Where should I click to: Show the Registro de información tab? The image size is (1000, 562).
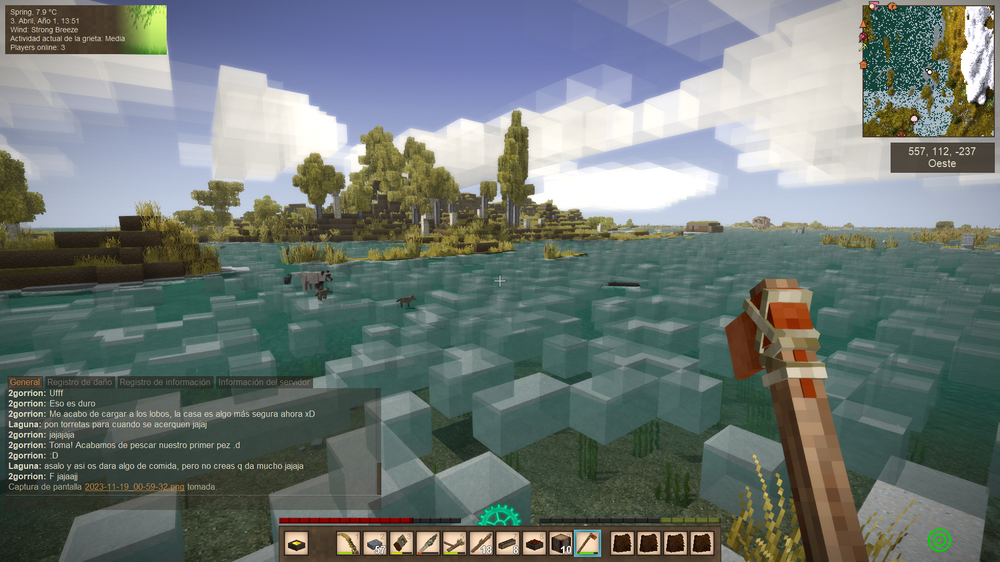click(165, 382)
